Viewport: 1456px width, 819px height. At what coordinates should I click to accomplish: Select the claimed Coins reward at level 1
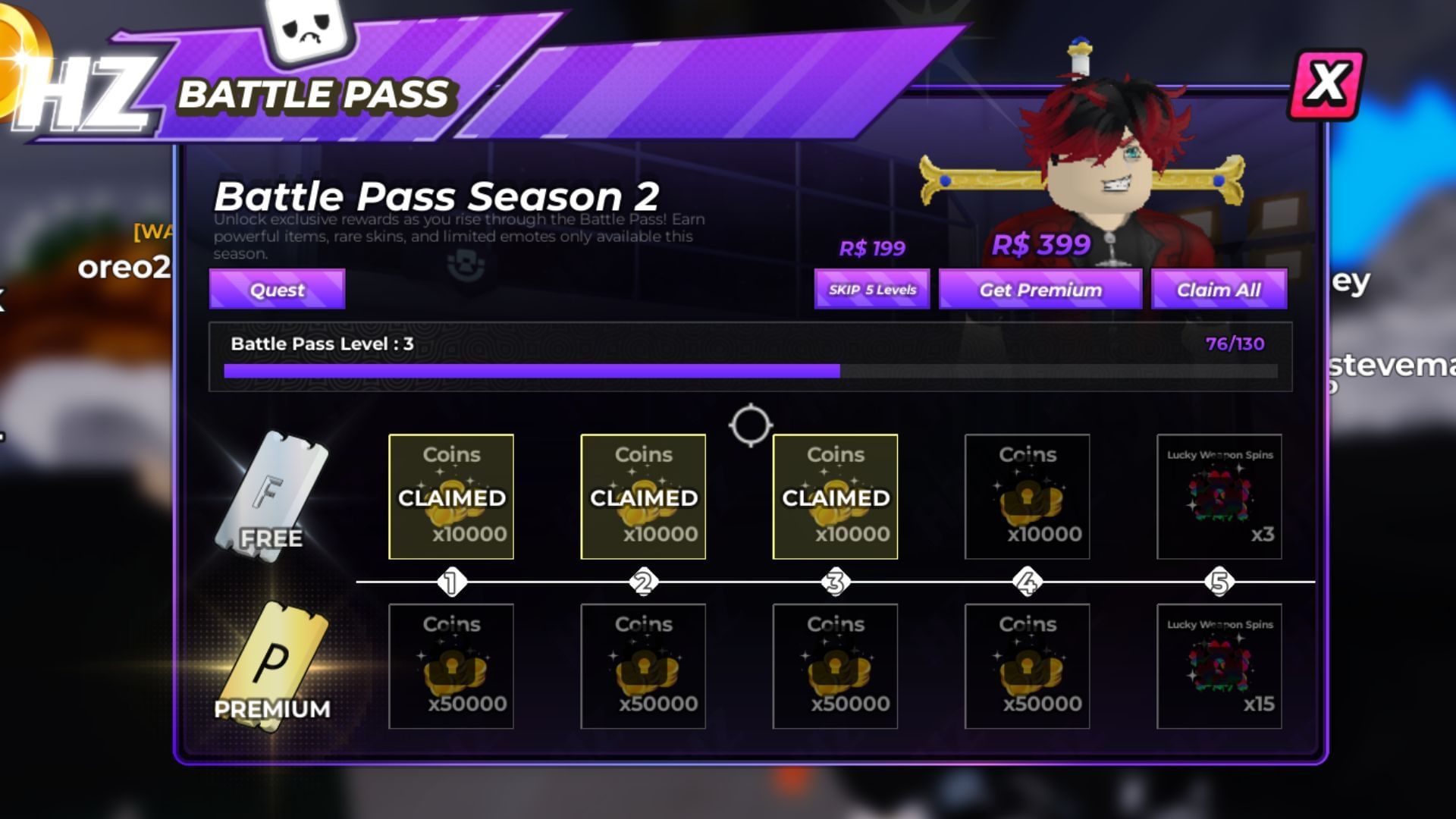pos(451,497)
